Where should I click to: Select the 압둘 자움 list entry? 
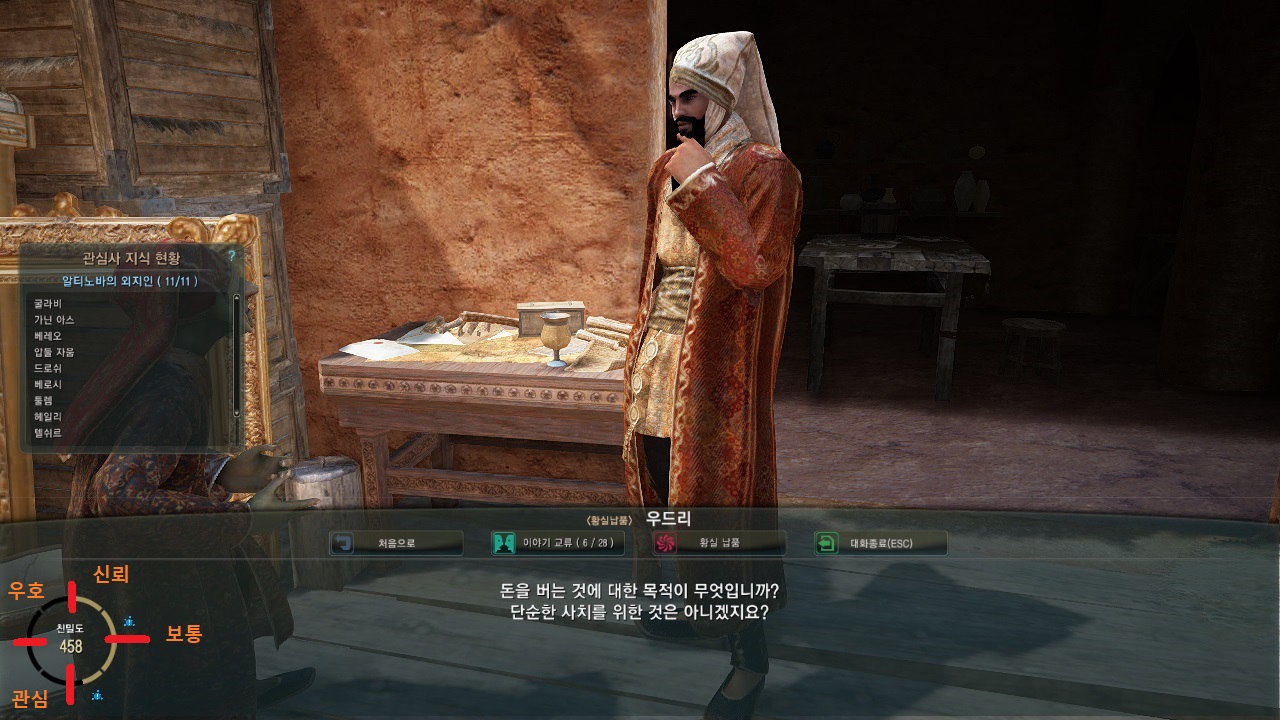[54, 352]
